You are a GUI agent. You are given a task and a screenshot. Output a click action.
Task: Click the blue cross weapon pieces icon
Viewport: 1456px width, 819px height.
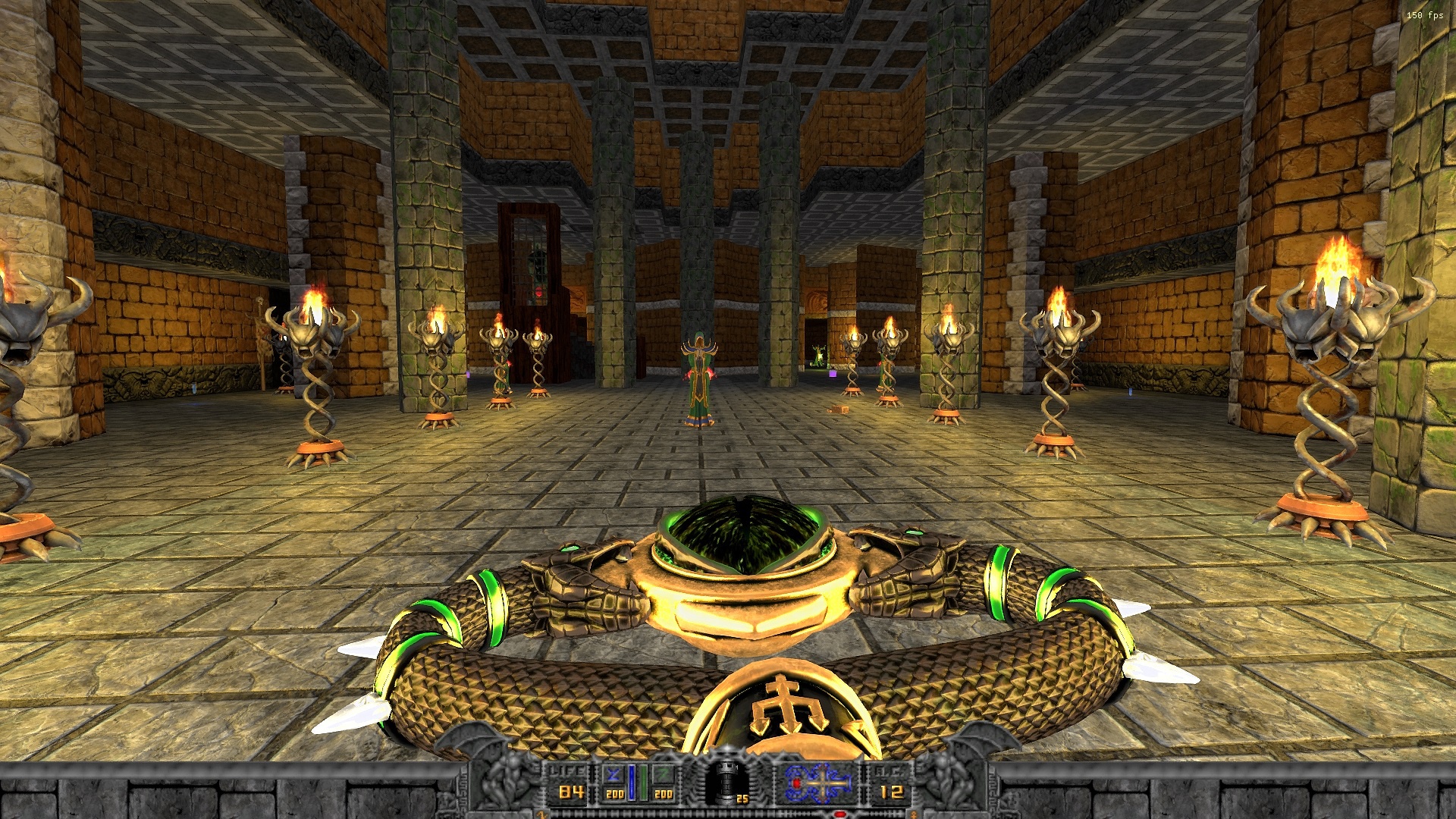point(818,783)
